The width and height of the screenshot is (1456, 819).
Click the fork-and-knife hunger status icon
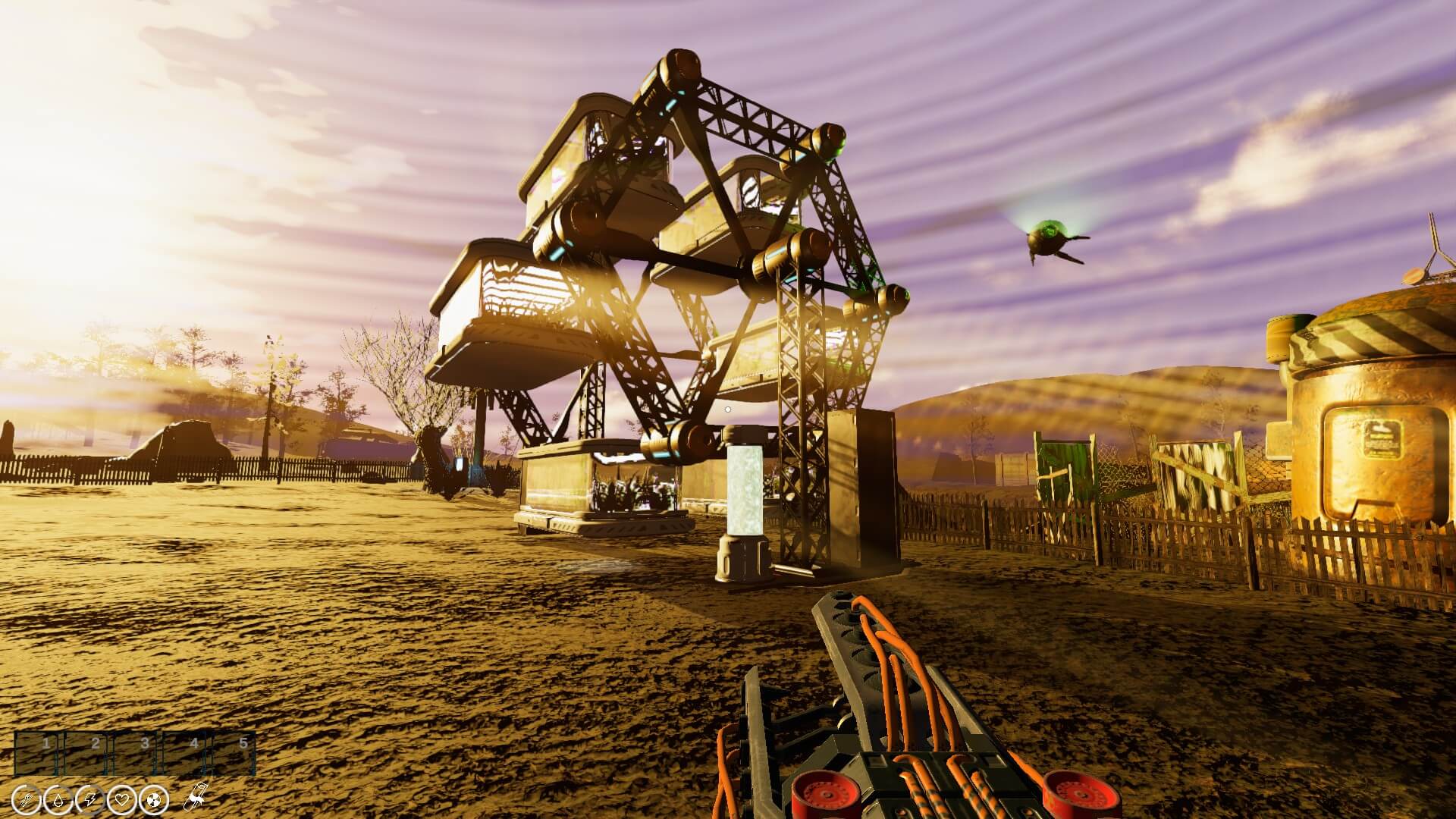[27, 800]
